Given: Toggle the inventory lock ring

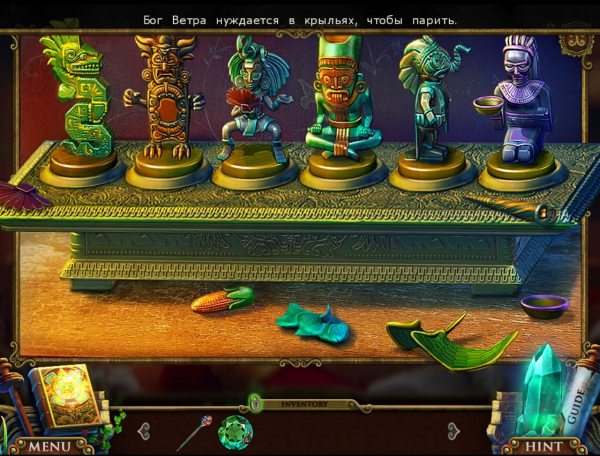Looking at the screenshot, I should (256, 403).
